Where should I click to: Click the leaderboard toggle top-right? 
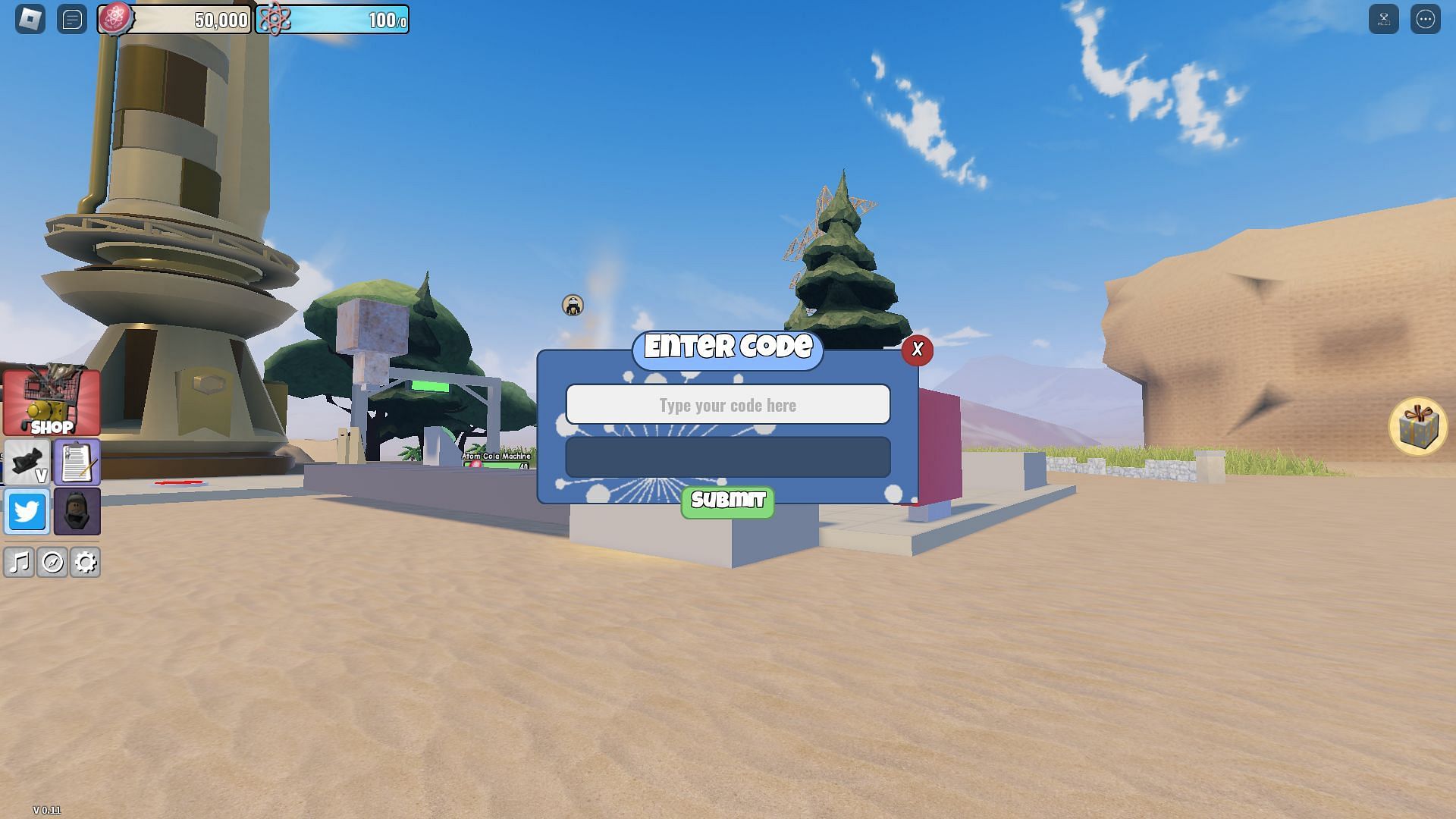tap(1384, 19)
